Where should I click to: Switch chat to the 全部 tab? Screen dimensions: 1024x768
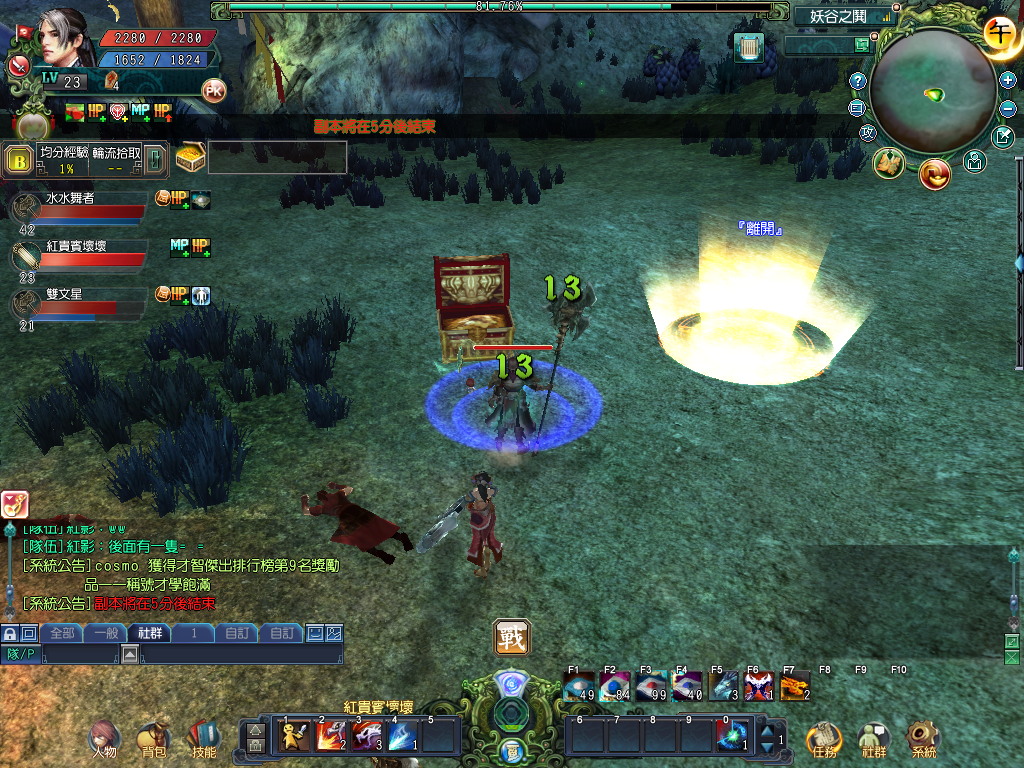point(62,633)
